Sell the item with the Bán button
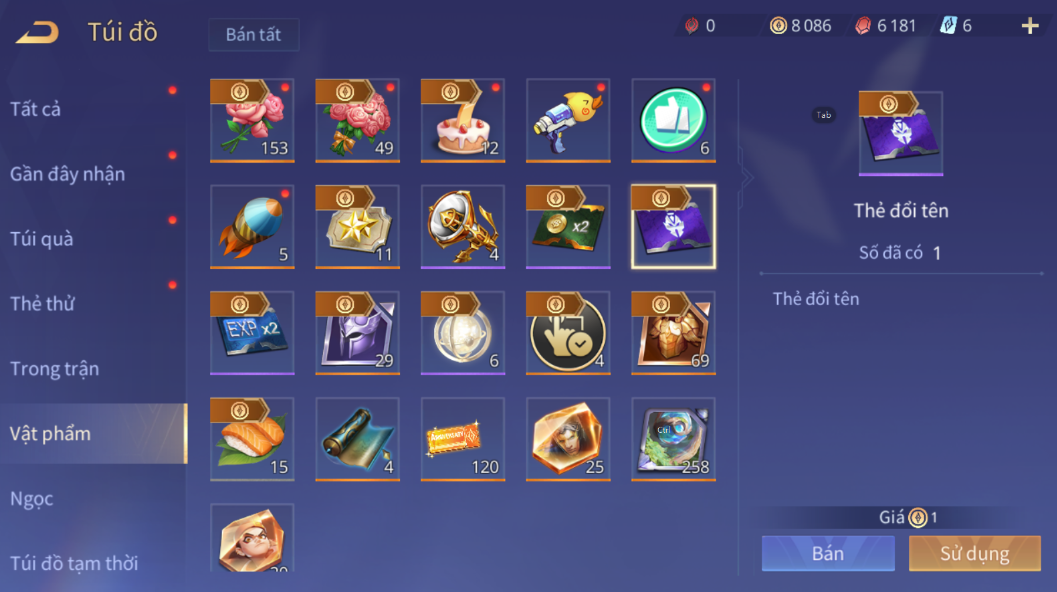 tap(827, 553)
